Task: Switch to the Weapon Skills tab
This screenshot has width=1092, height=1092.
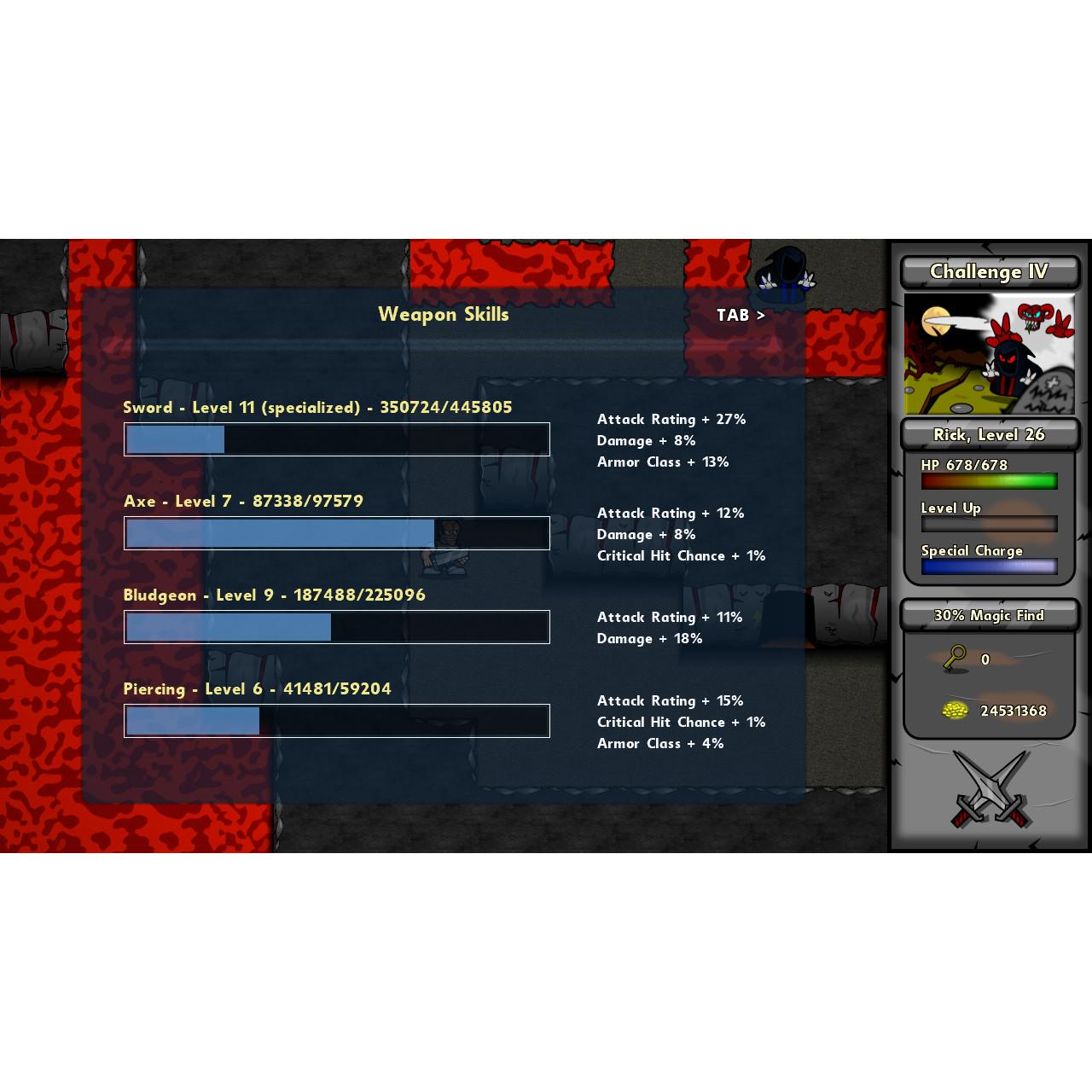Action: click(444, 314)
